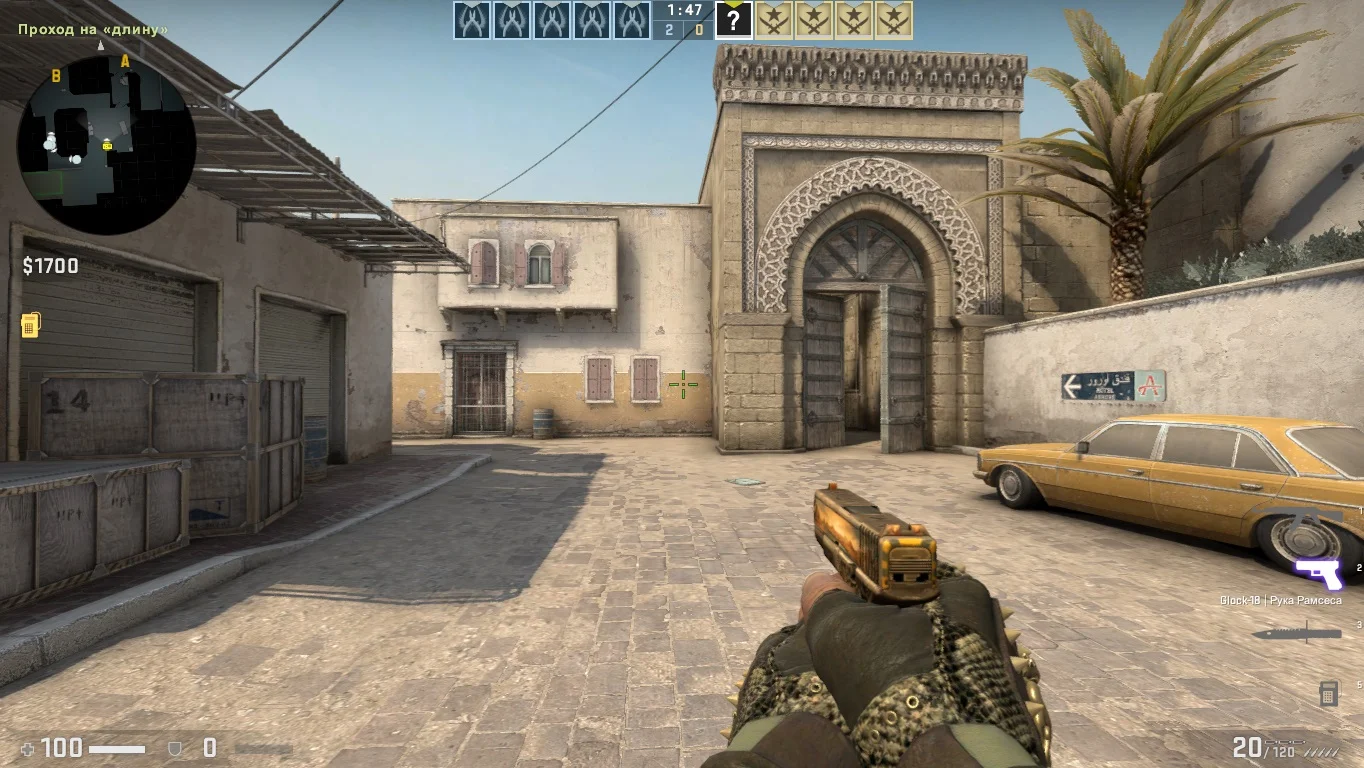Select the Glock-18 pistol weapon slot
Screen dimensions: 1364x768
[1319, 572]
